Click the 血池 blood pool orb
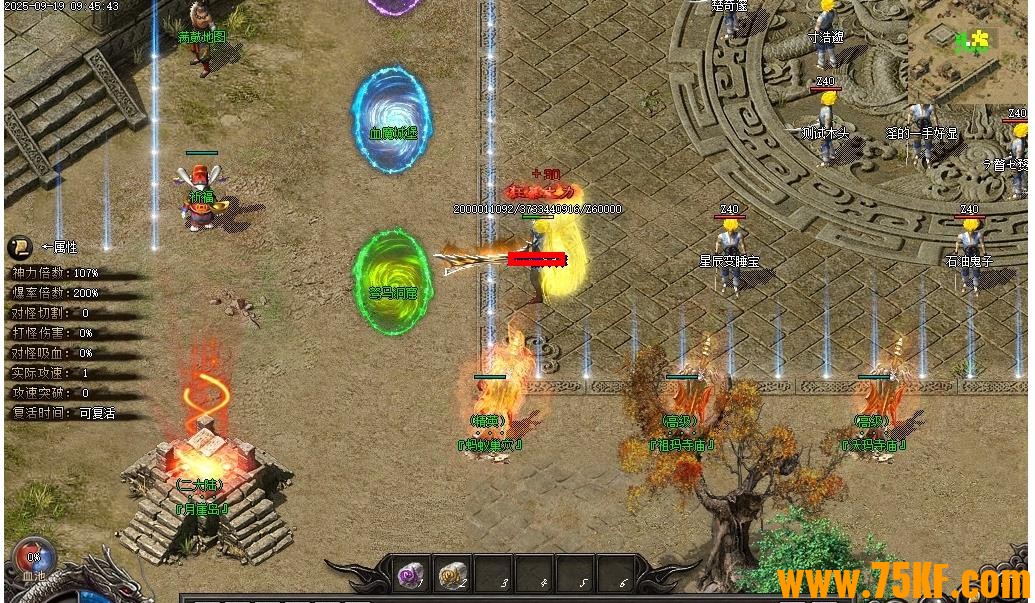The width and height of the screenshot is (1035, 603). (x=33, y=558)
